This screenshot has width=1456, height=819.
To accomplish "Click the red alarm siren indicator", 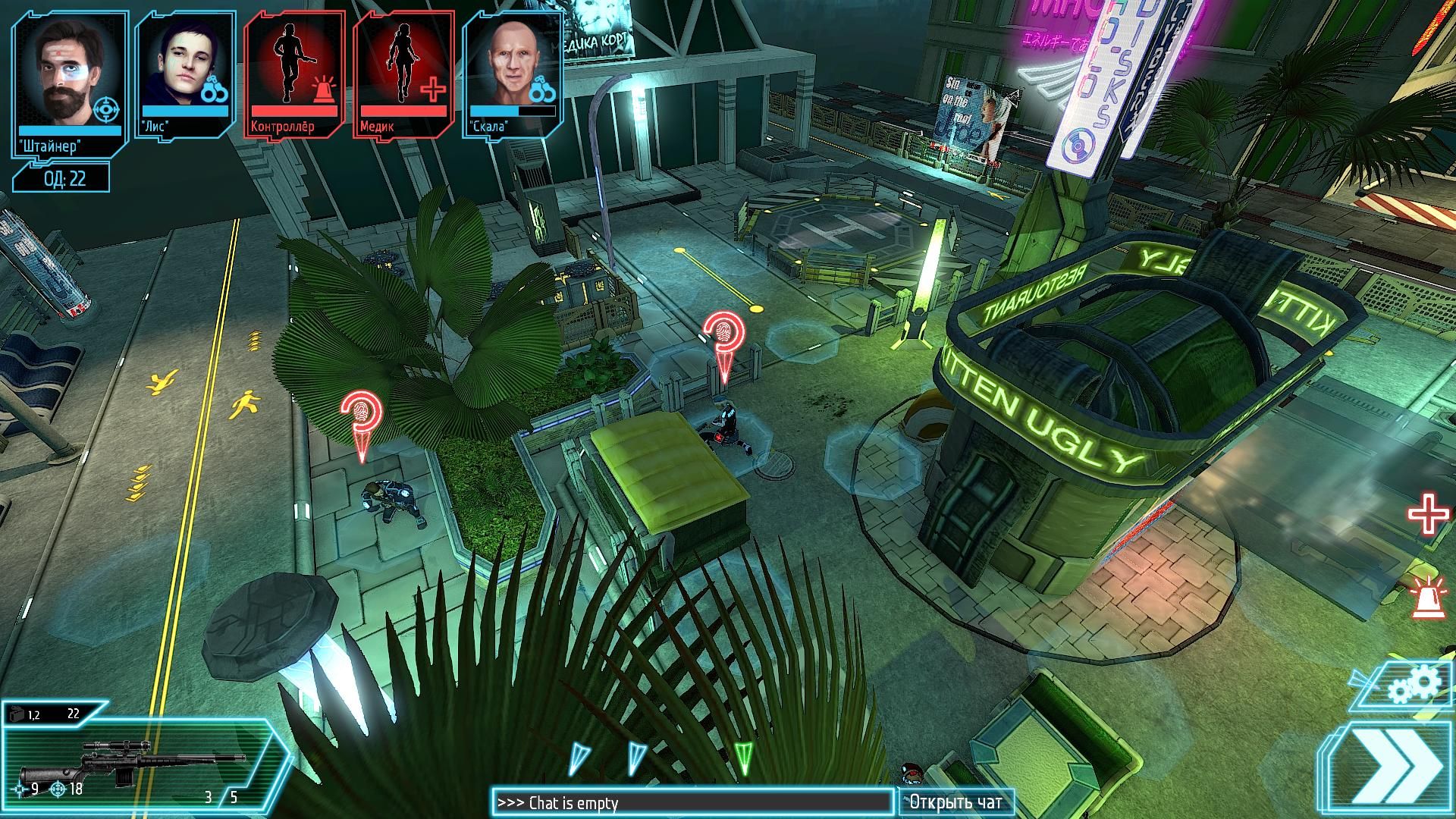I will (1426, 597).
